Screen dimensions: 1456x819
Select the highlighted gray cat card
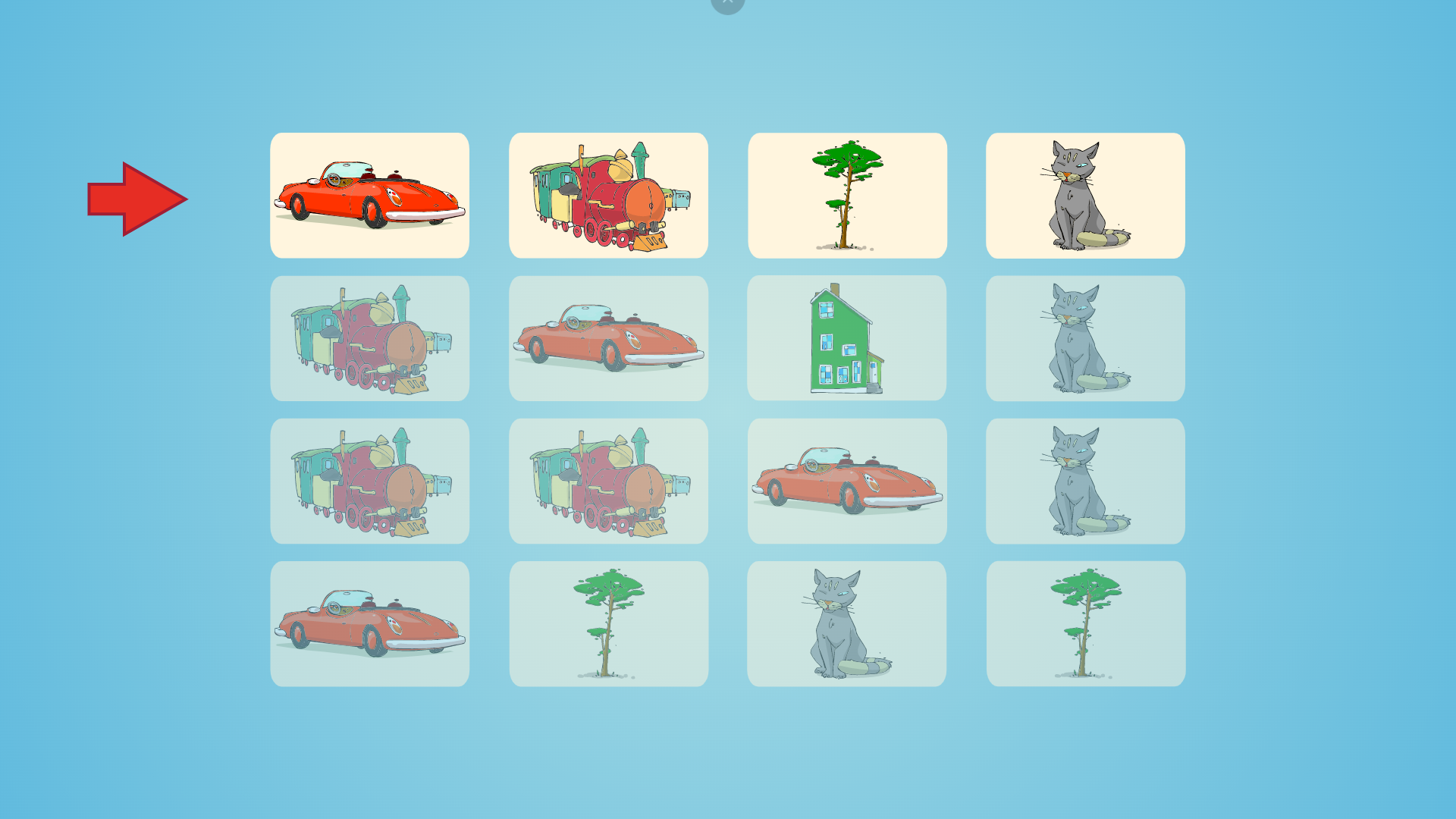(x=1085, y=196)
